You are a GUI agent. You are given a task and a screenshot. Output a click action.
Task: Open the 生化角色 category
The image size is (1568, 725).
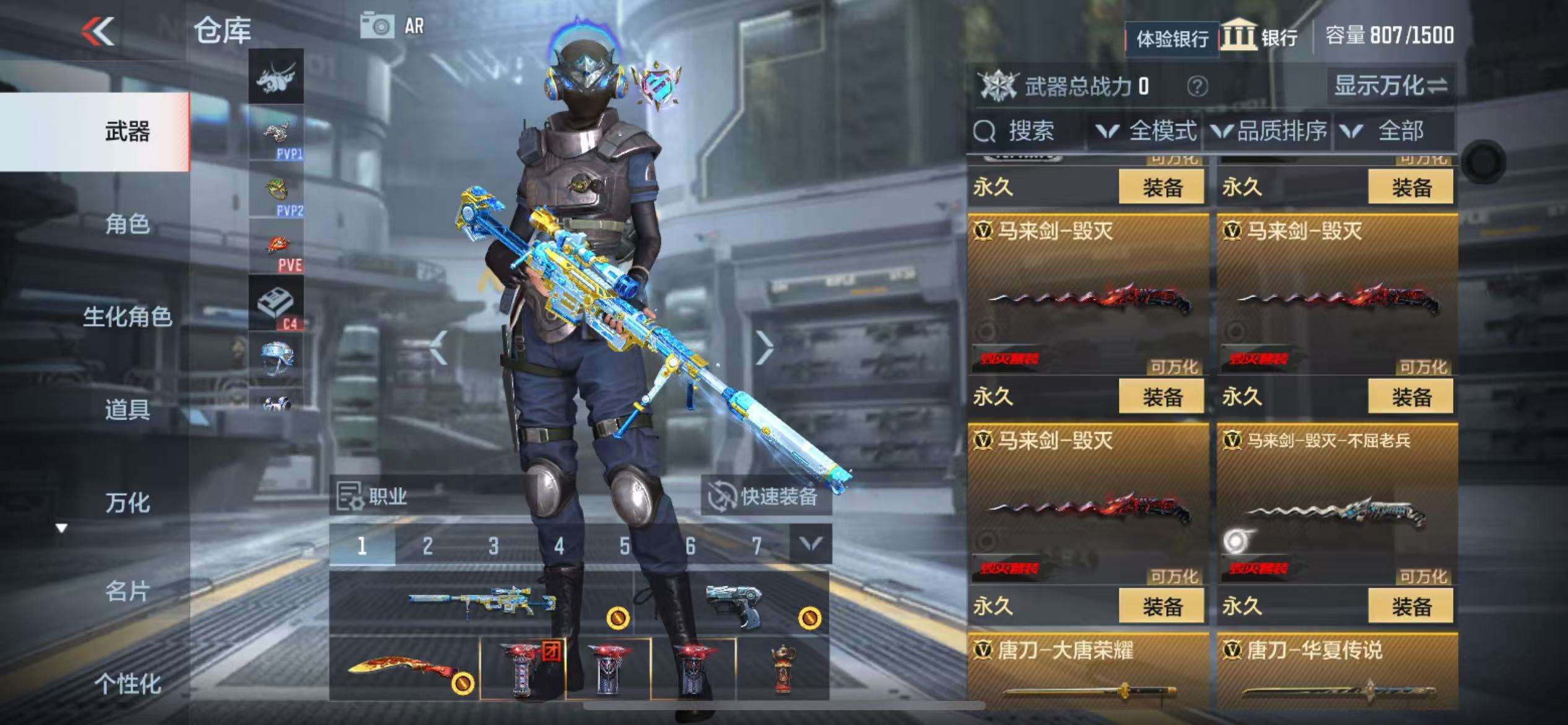point(127,317)
